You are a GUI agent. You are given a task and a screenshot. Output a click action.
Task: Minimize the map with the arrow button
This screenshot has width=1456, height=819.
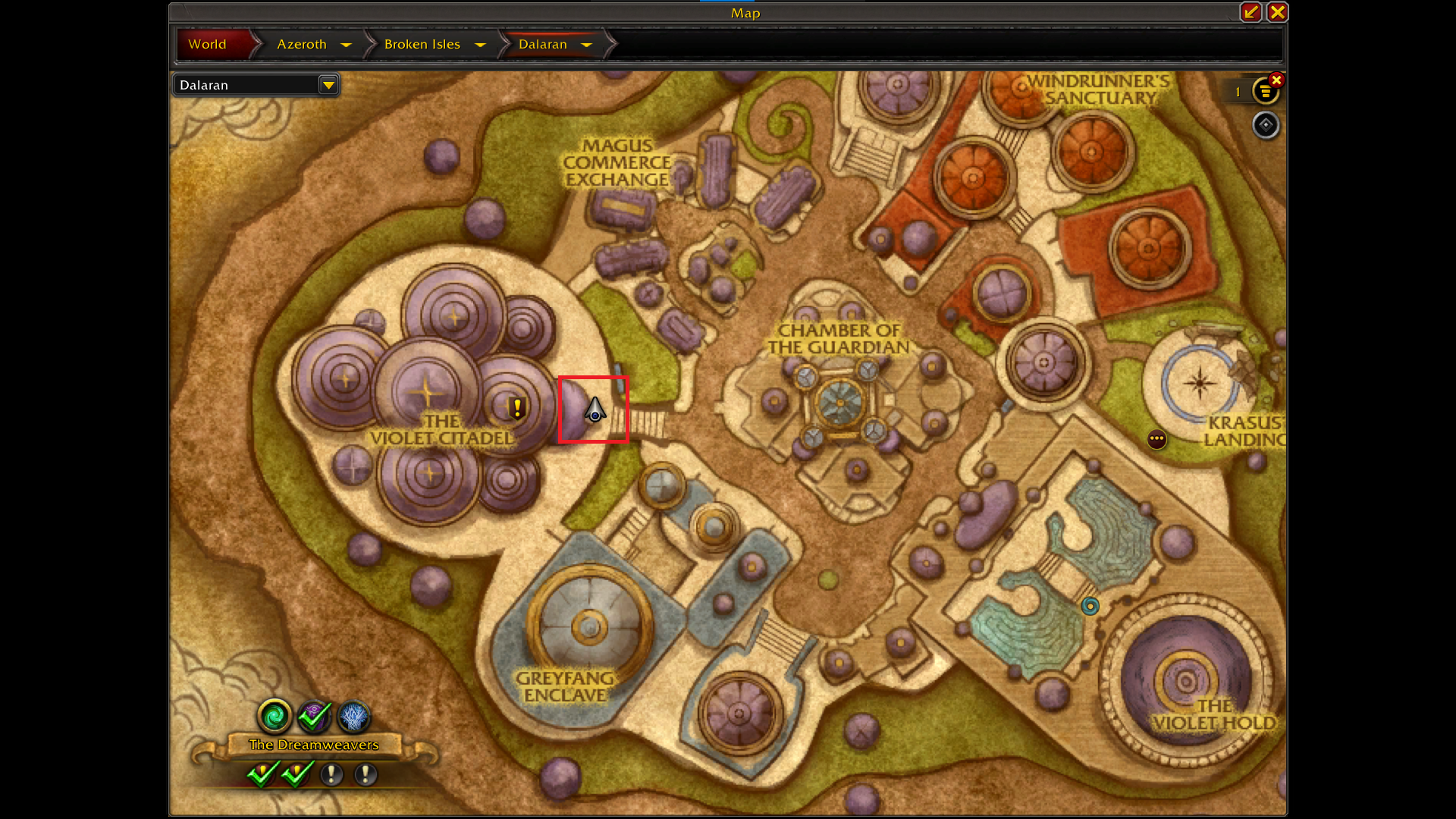coord(1250,12)
